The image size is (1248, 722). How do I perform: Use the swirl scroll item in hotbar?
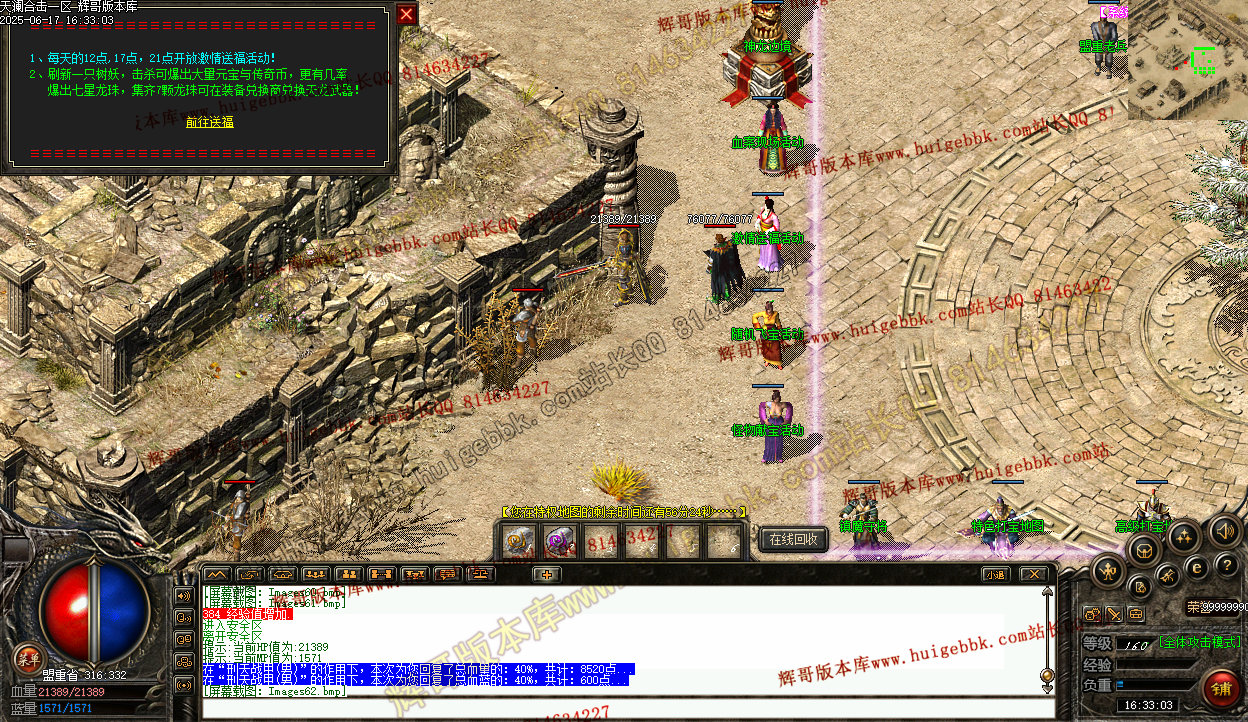(x=520, y=540)
